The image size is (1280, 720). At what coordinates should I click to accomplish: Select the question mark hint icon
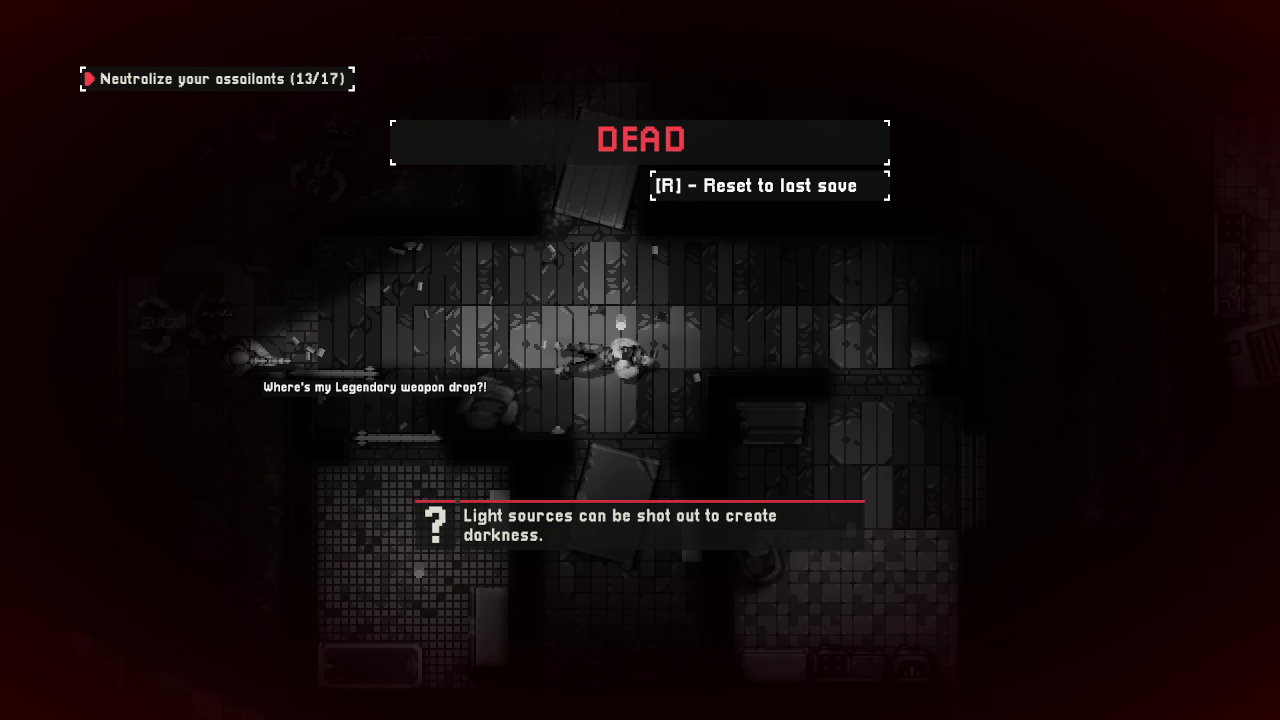click(x=436, y=522)
